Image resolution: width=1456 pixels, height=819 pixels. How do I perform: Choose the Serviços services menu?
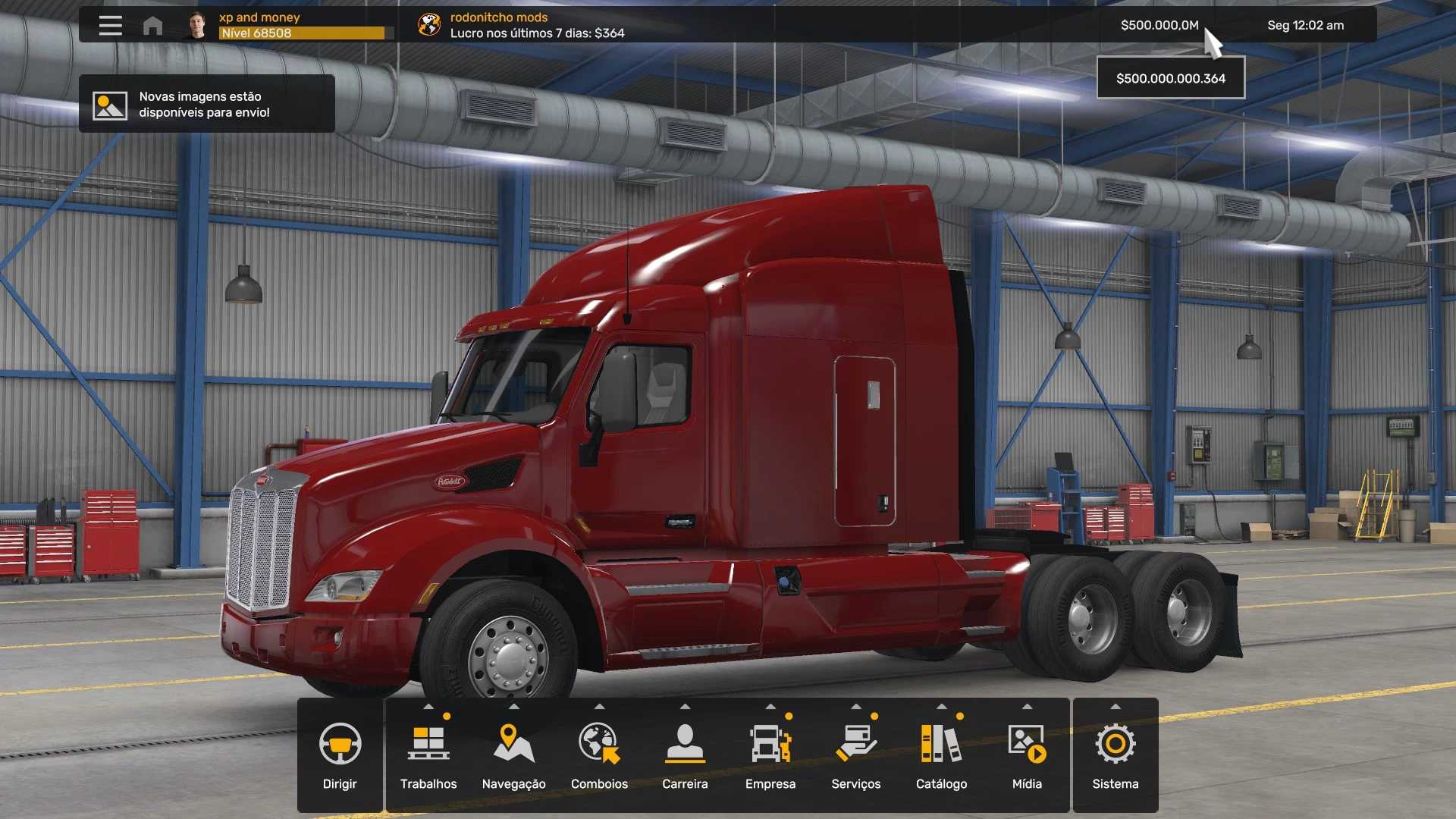[x=856, y=755]
